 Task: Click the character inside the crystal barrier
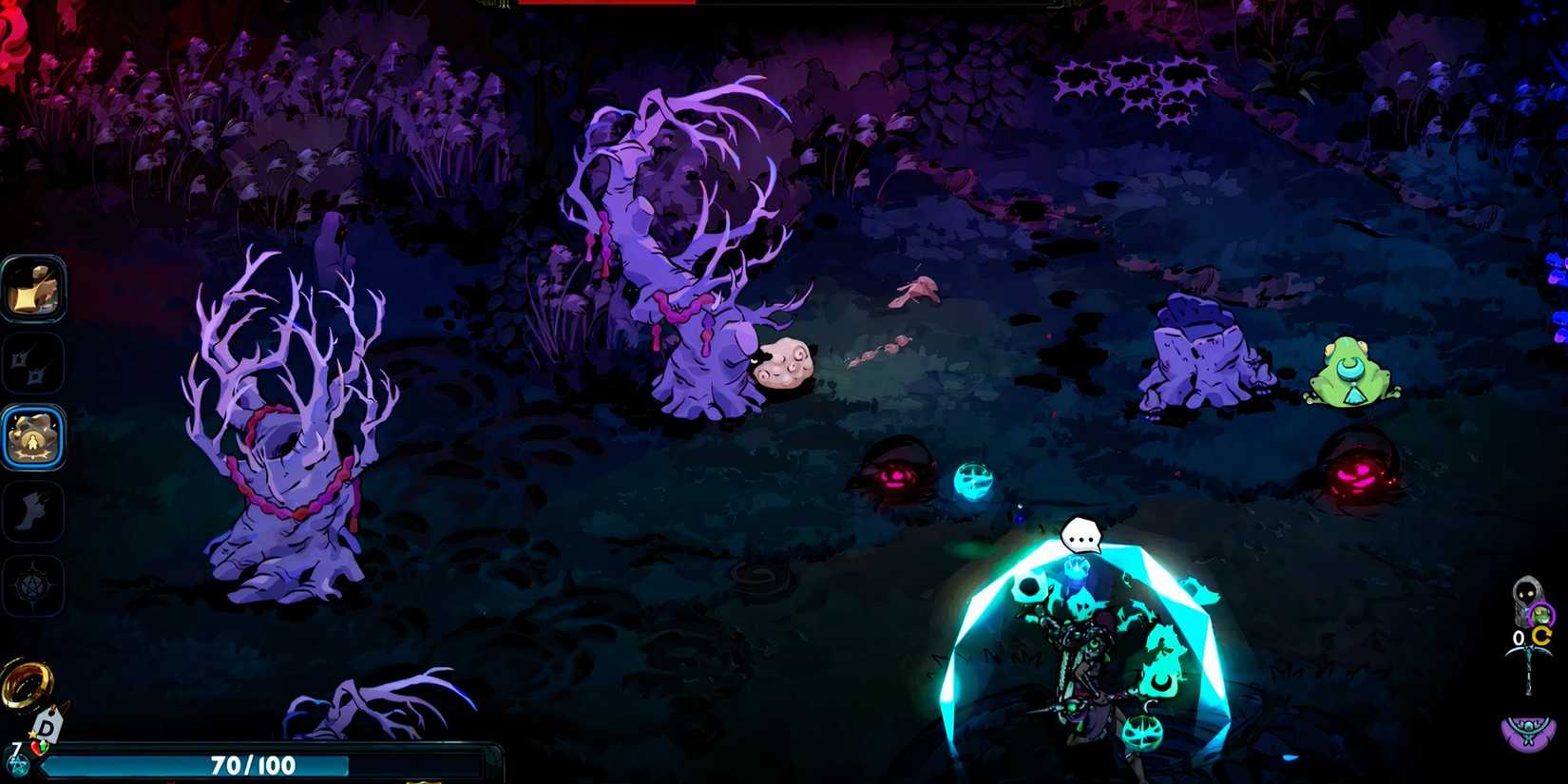[x=1083, y=656]
